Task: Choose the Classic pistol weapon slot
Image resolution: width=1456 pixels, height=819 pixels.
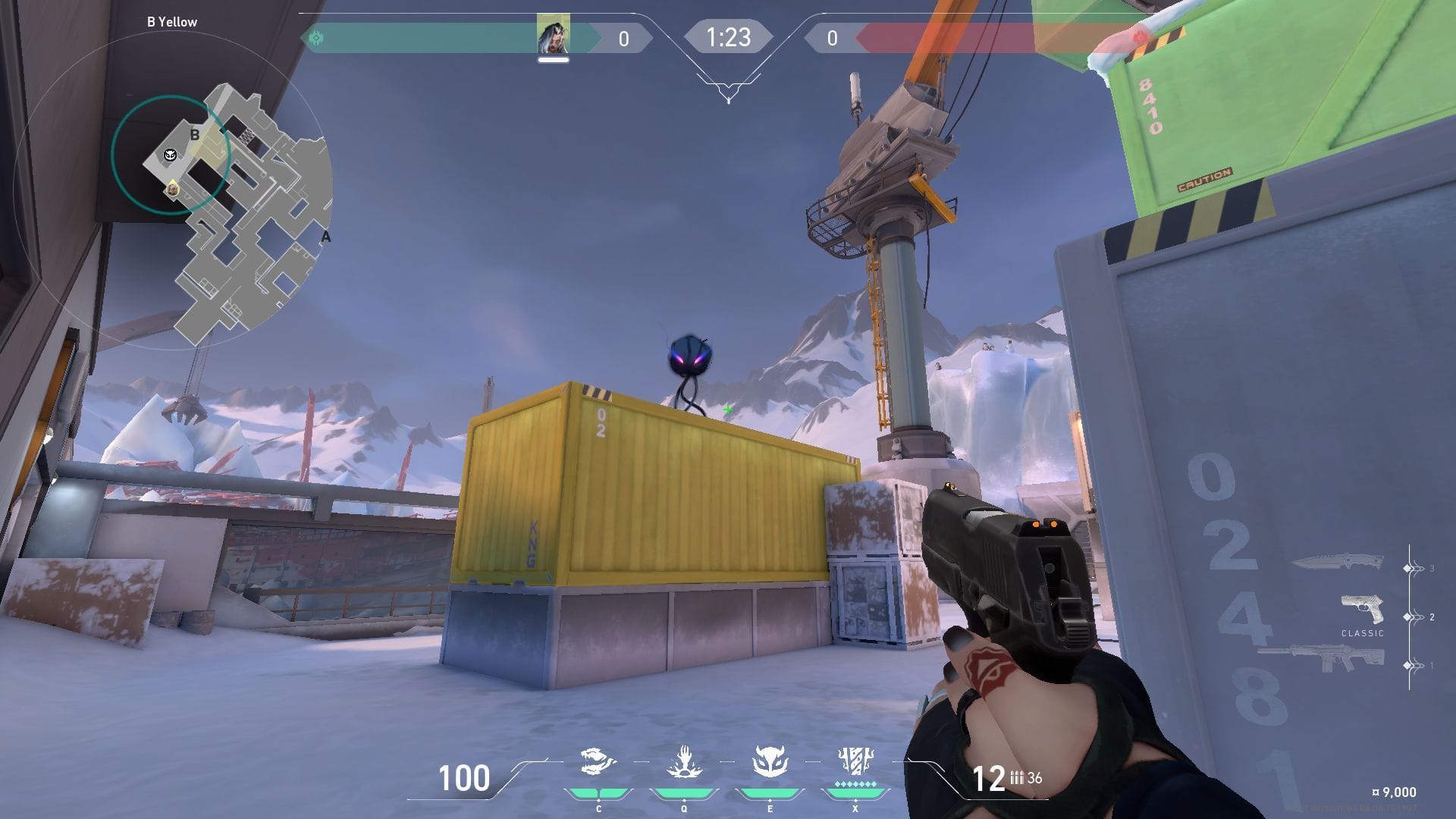Action: [1362, 610]
